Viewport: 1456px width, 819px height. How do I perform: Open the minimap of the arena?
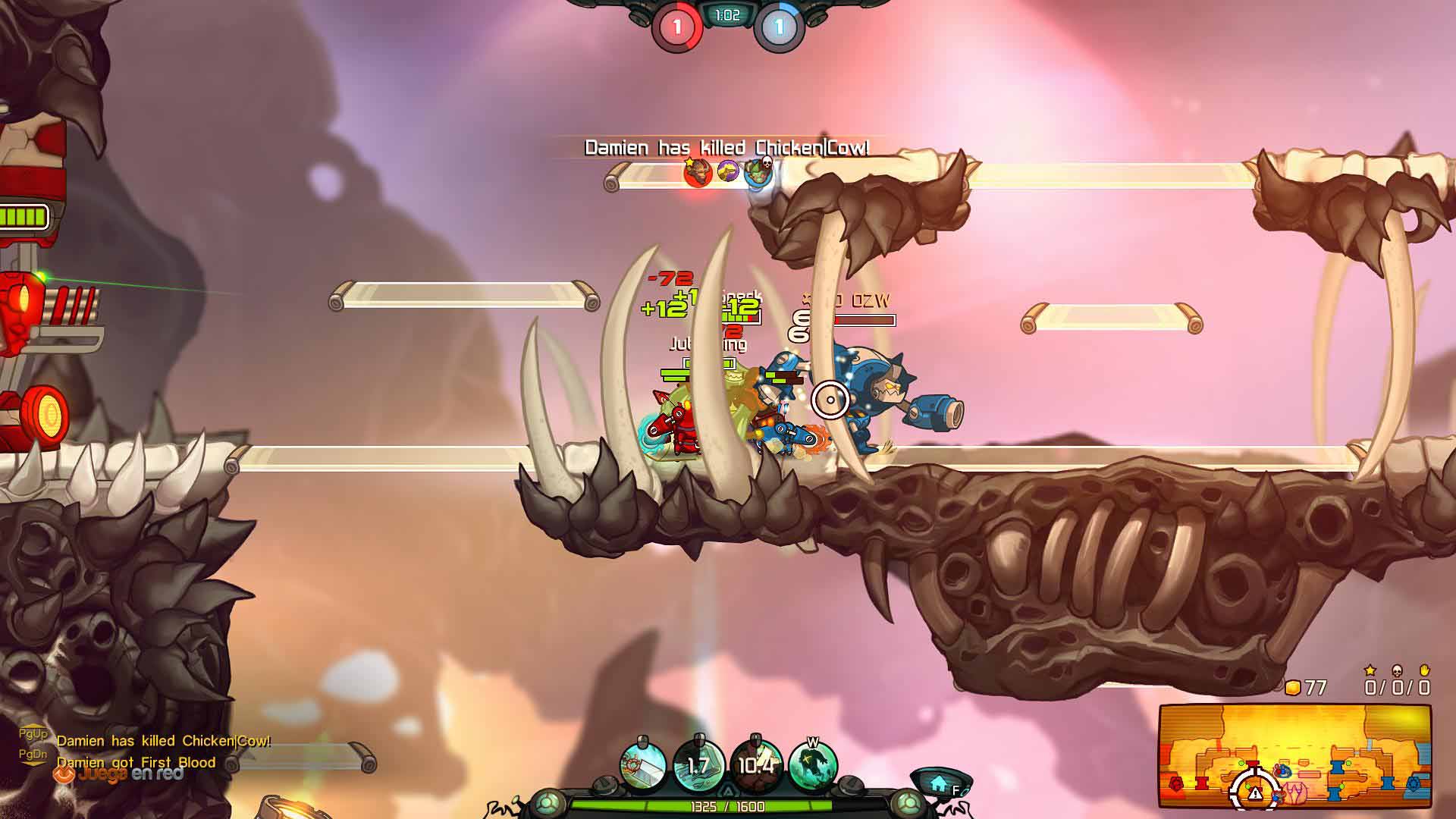(1294, 756)
